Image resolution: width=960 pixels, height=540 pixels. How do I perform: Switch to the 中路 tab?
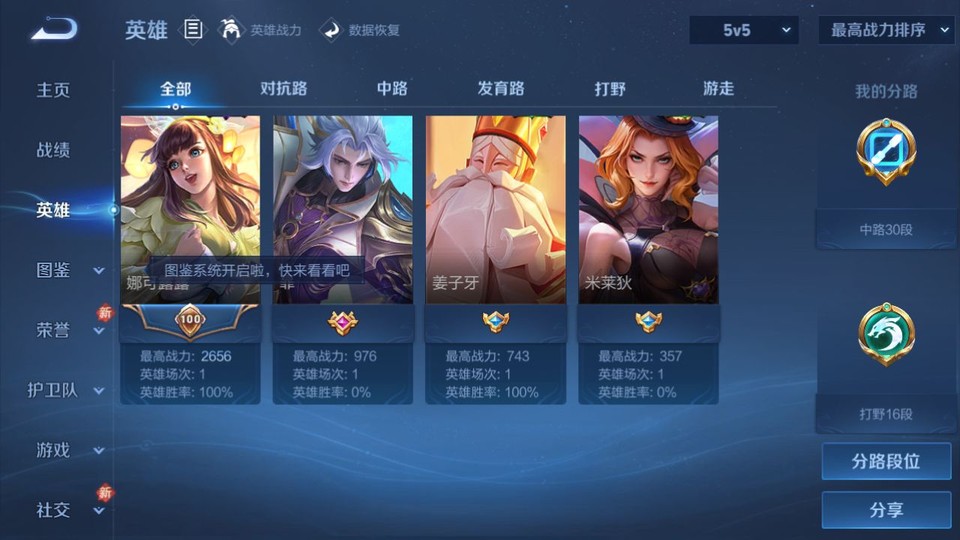coord(392,88)
